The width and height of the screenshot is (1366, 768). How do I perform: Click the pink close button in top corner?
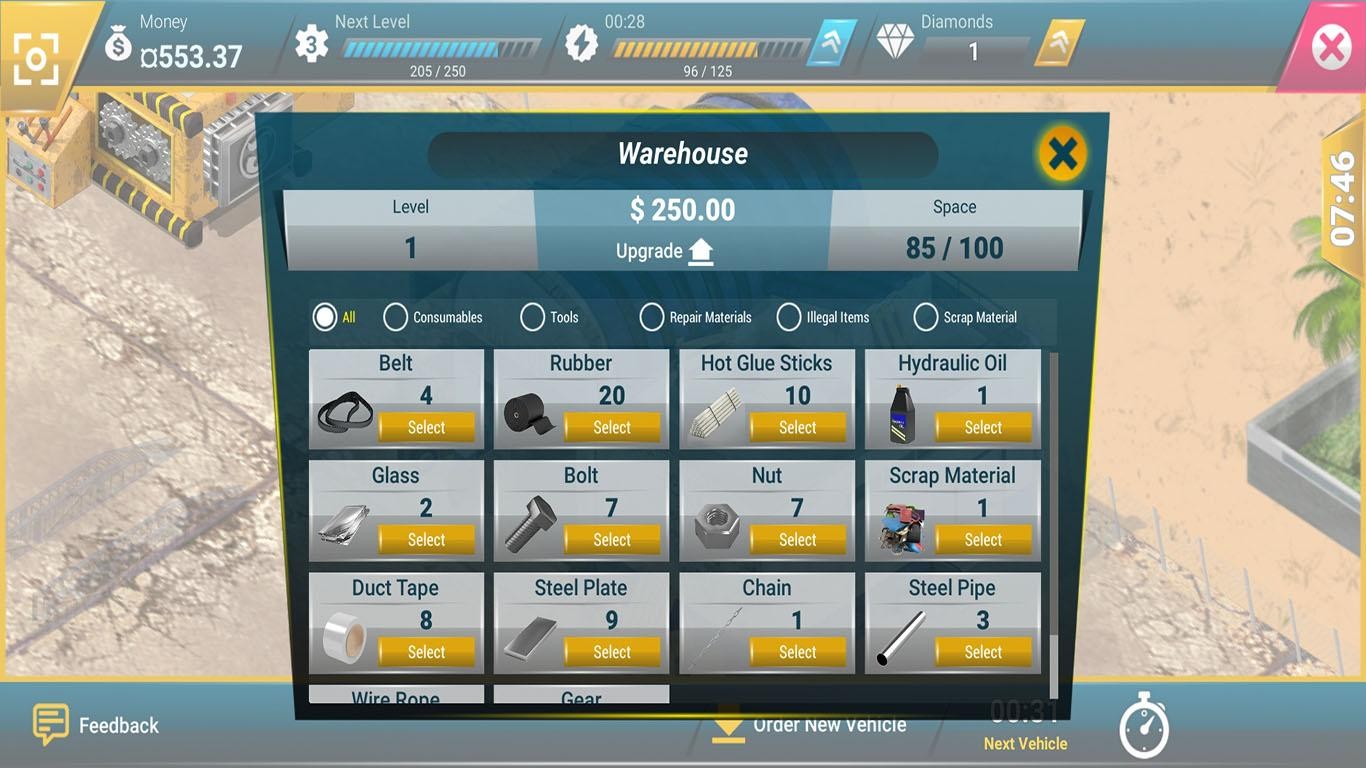(x=1331, y=47)
